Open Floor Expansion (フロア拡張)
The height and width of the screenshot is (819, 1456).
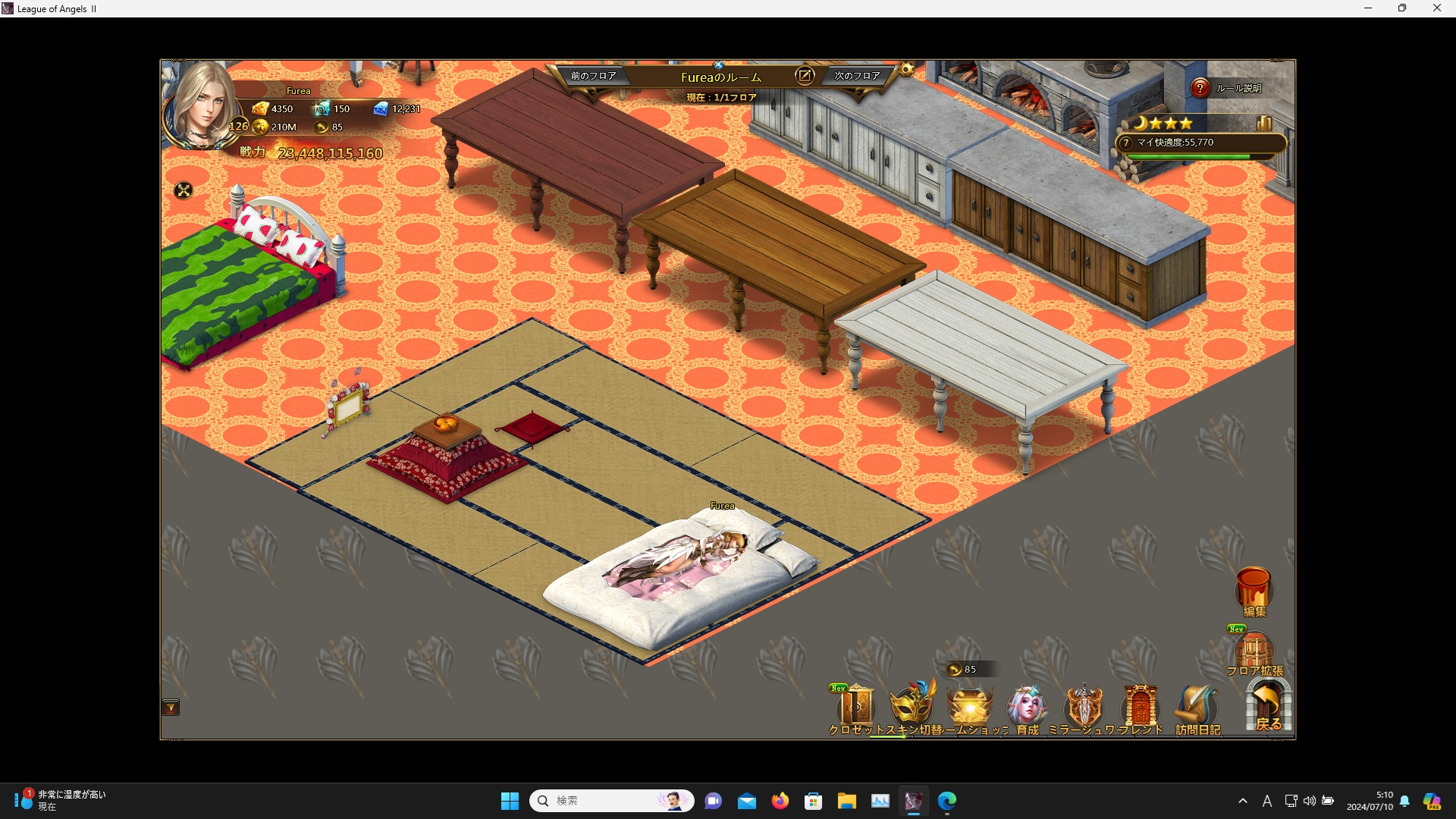point(1254,652)
